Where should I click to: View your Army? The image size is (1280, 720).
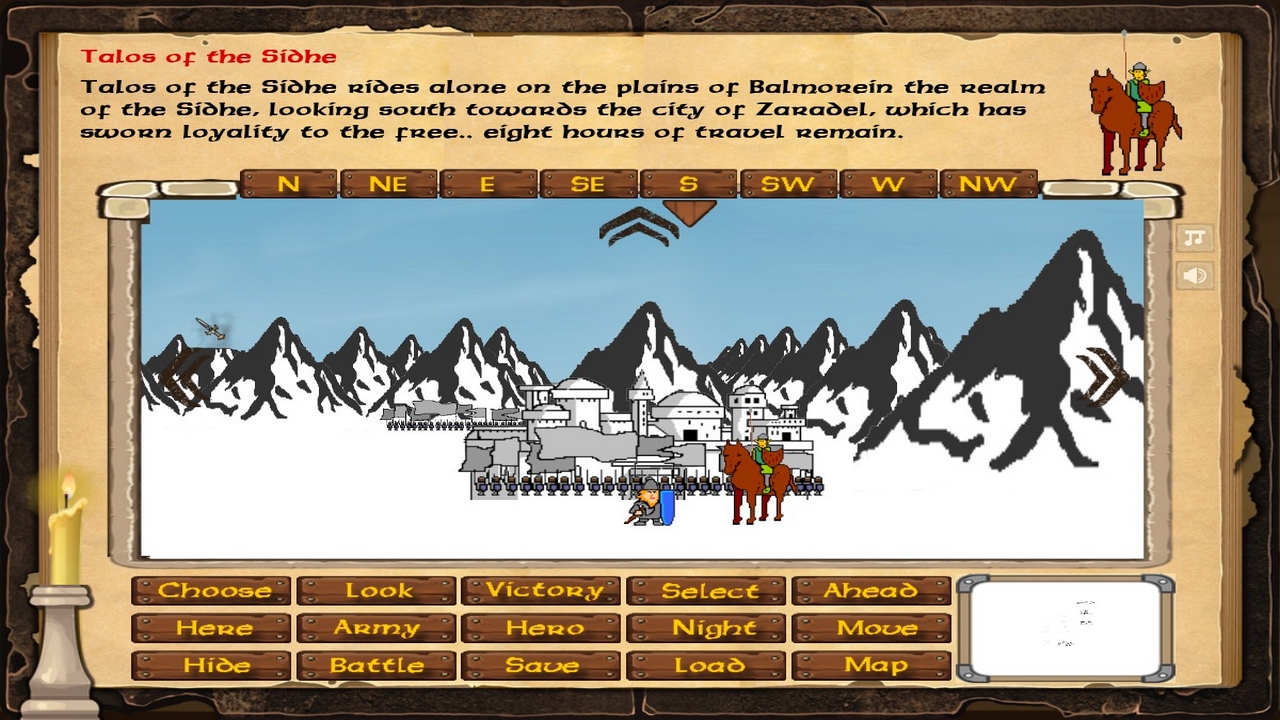pyautogui.click(x=377, y=628)
